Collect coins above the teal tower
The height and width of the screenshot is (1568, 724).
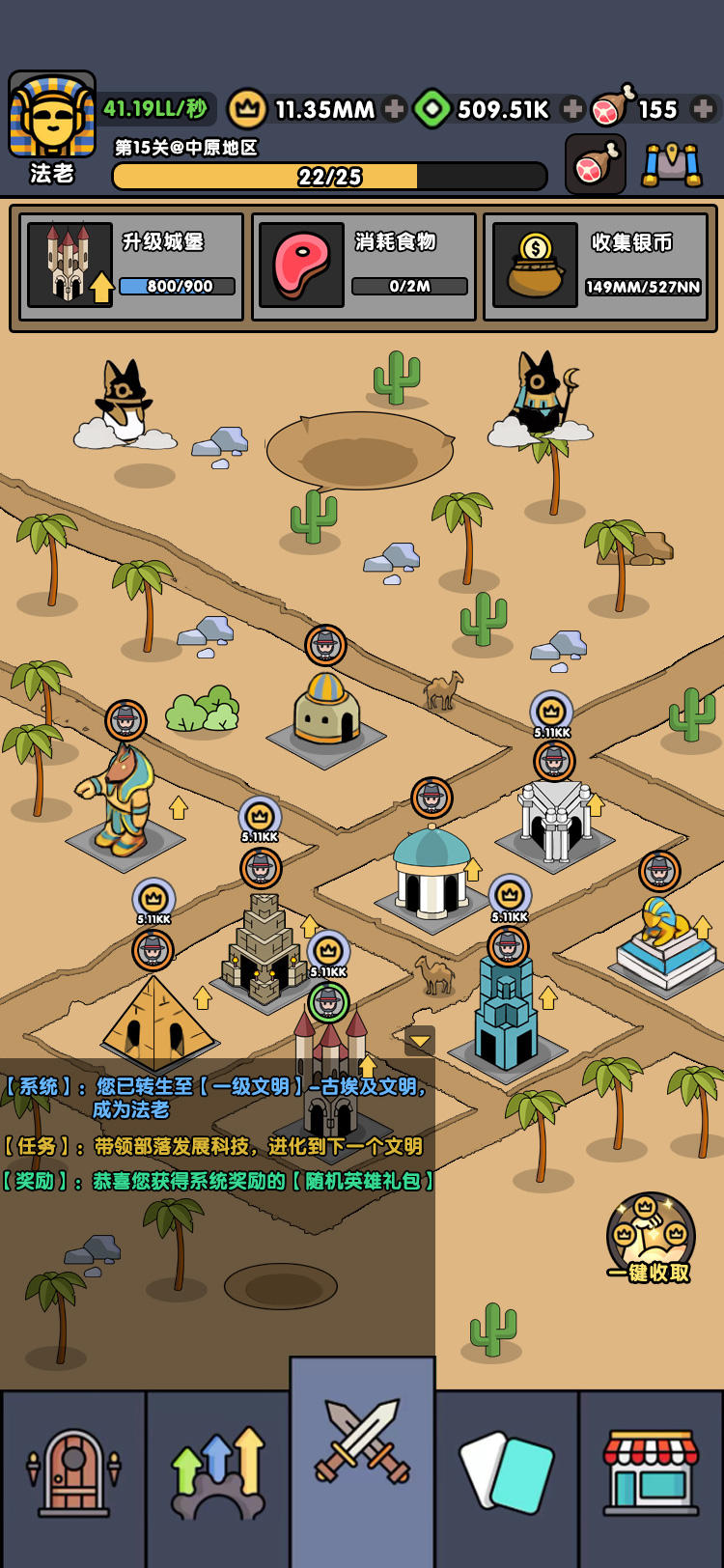pos(510,897)
